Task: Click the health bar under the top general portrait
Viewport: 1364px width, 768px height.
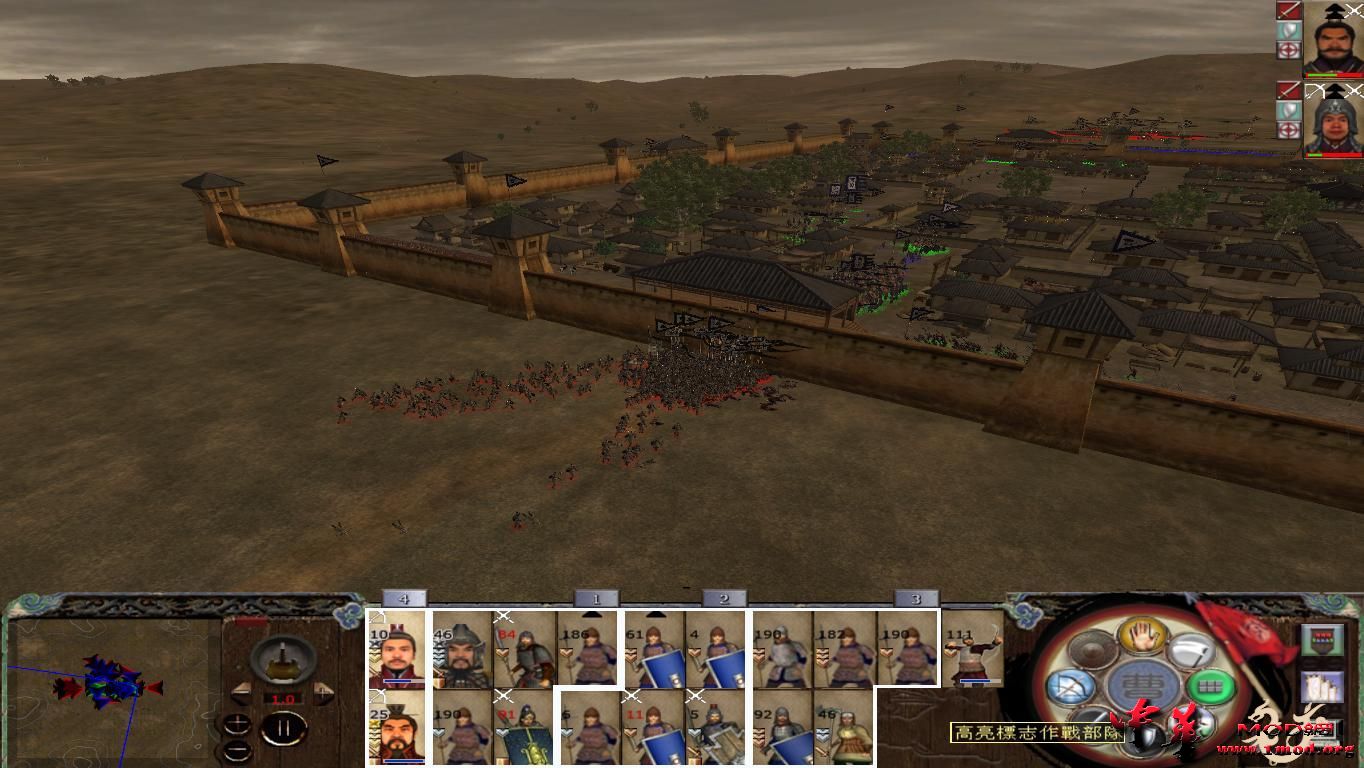Action: [x=1331, y=75]
